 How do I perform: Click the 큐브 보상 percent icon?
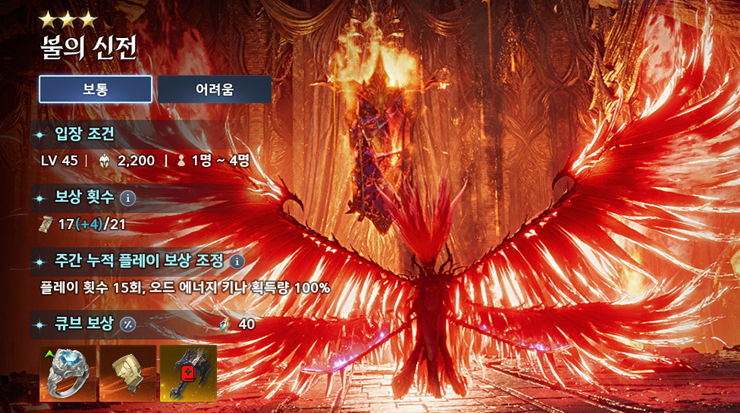click(127, 324)
